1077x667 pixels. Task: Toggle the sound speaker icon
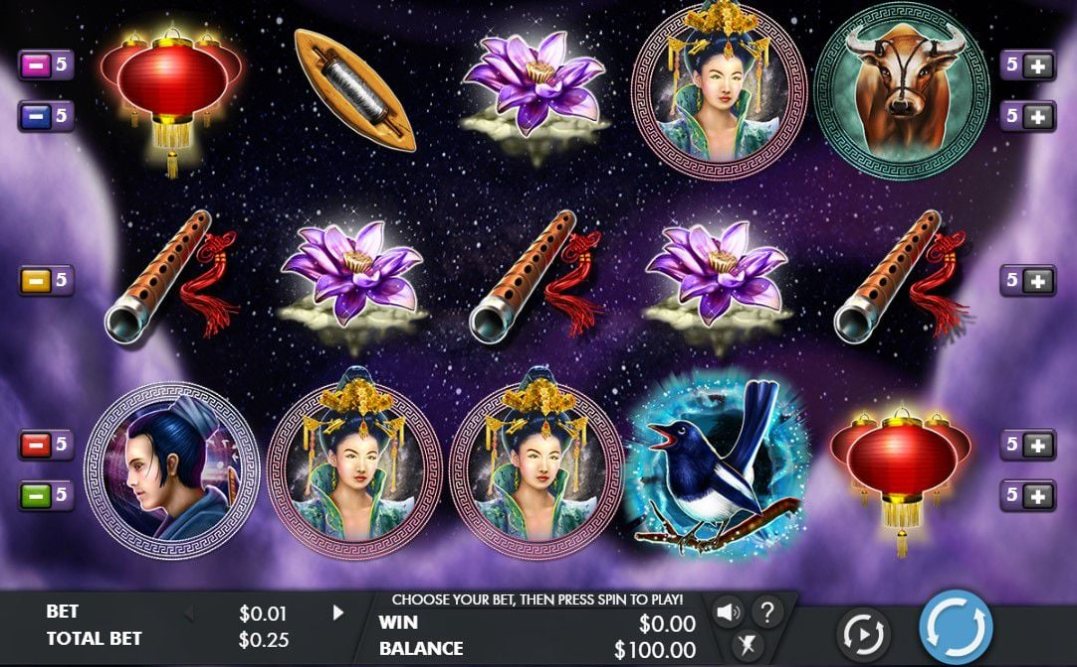(726, 611)
